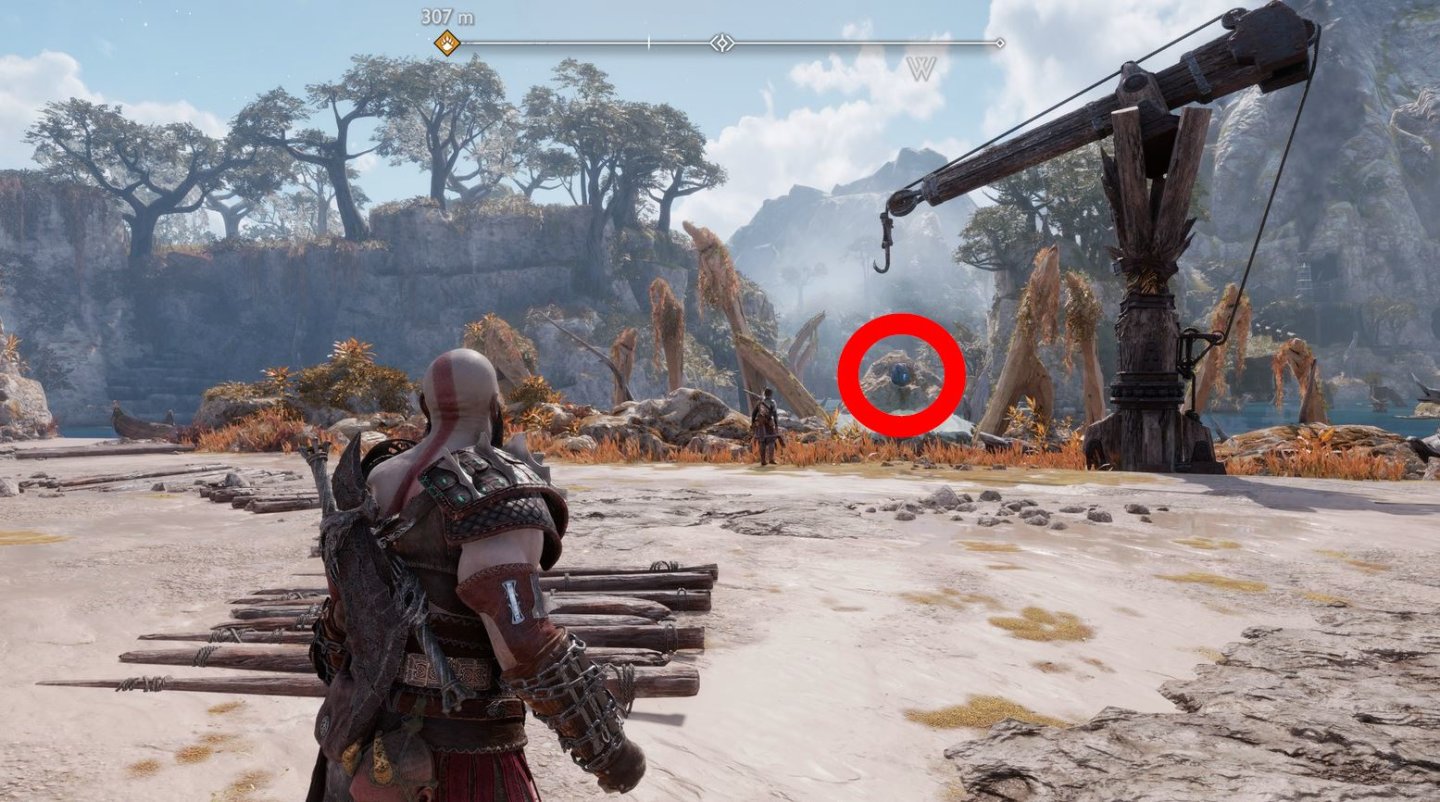This screenshot has height=802, width=1440.
Task: Click the orange quest objective diamond icon
Action: [449, 41]
